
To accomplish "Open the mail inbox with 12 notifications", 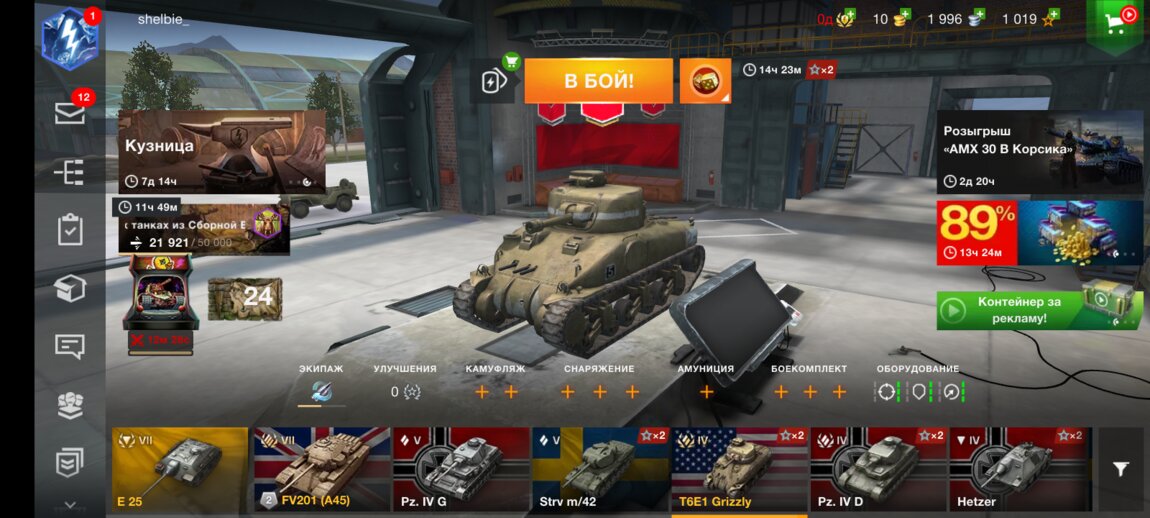I will pyautogui.click(x=70, y=113).
